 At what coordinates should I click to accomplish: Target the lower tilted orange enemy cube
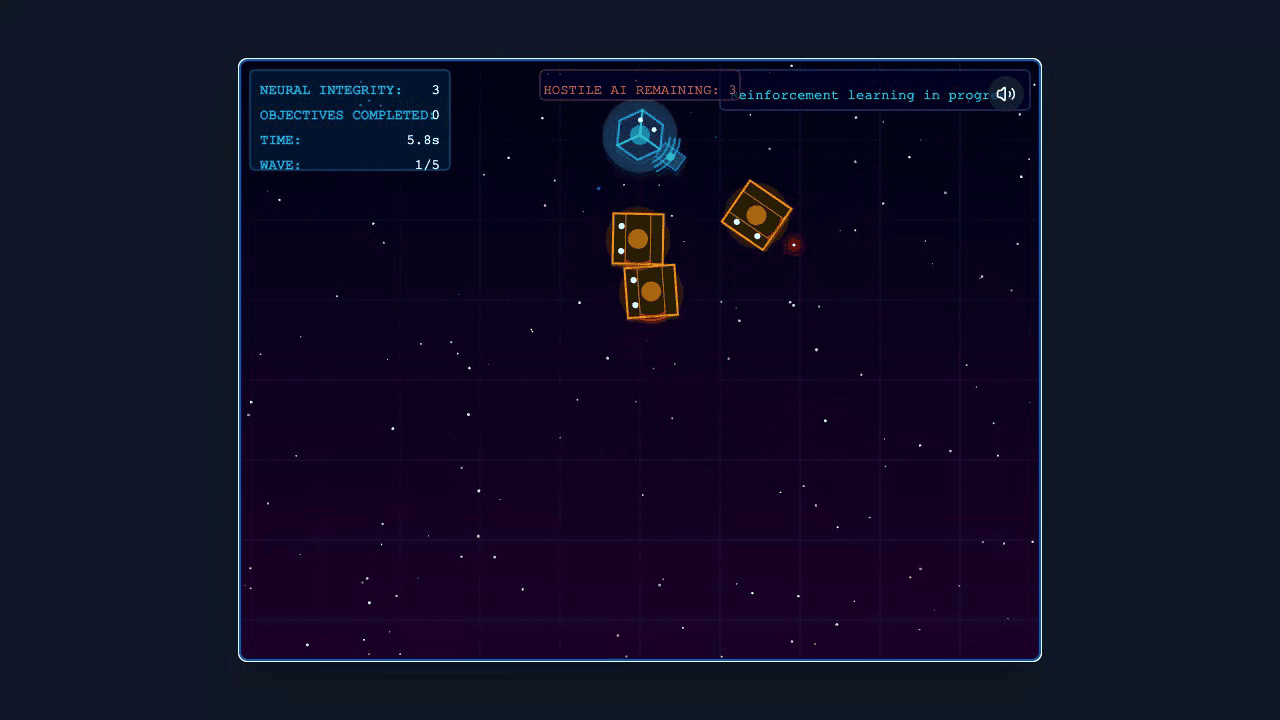651,291
